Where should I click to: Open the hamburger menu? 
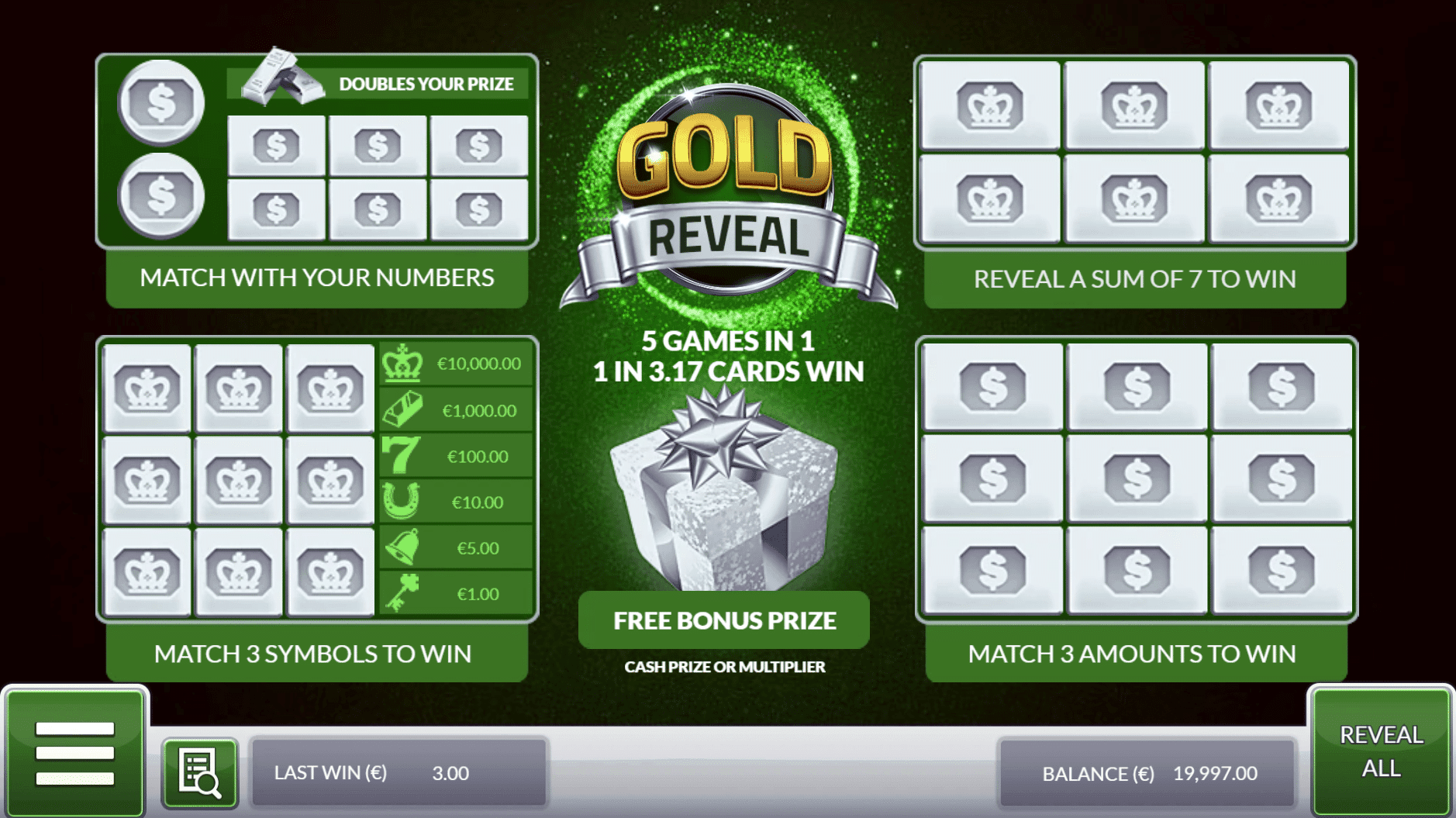77,756
